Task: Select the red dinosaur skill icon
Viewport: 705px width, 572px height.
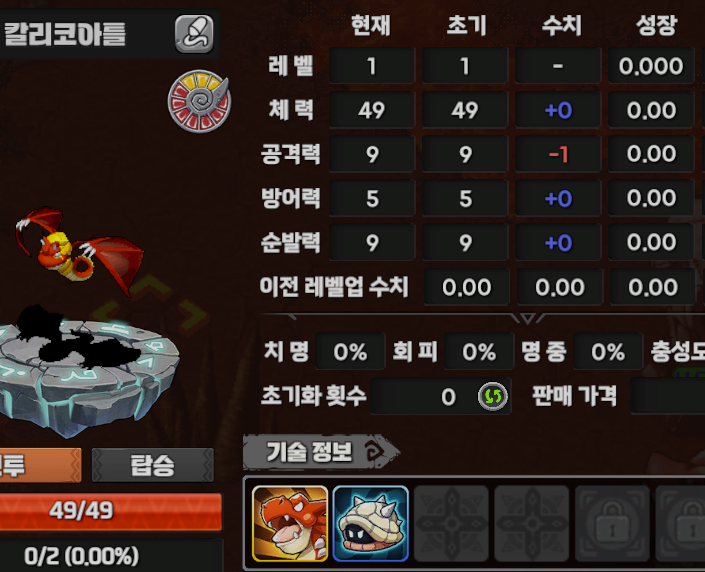Action: [290, 522]
